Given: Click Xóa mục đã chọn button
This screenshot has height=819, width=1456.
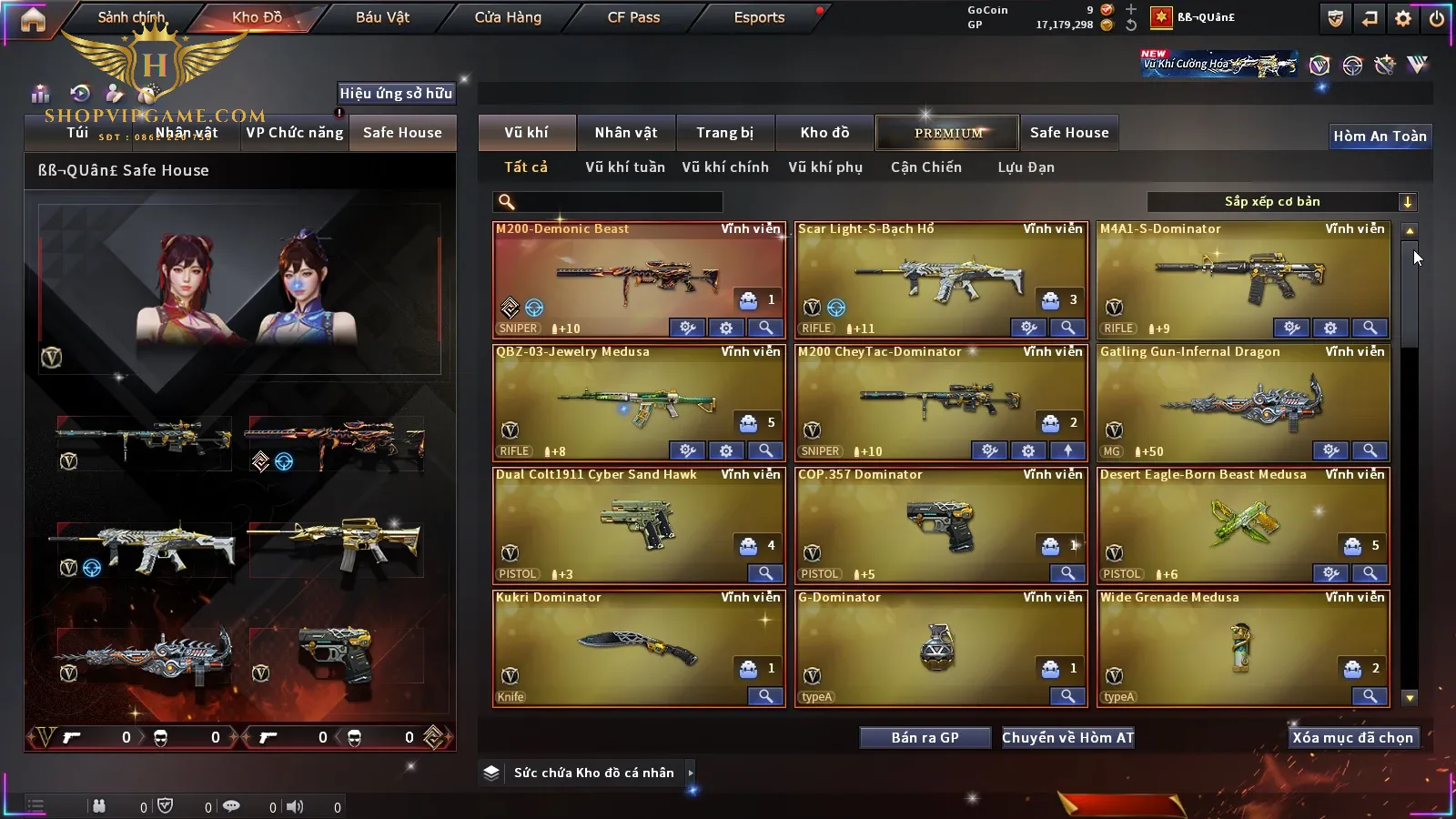Looking at the screenshot, I should pyautogui.click(x=1352, y=738).
